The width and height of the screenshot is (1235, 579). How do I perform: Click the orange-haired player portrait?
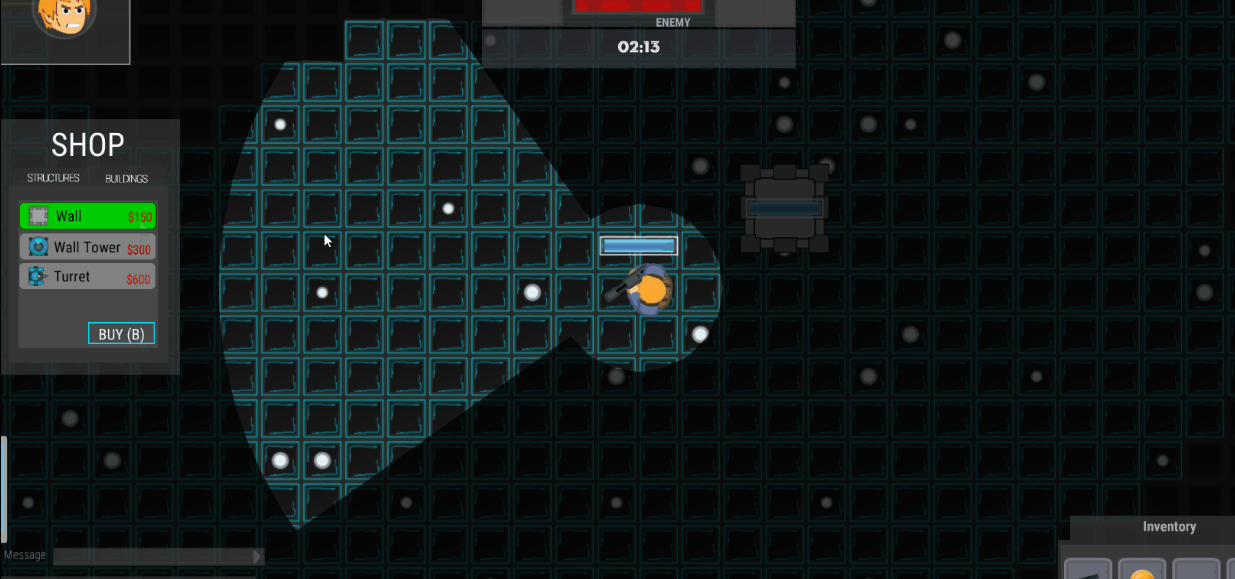64,17
